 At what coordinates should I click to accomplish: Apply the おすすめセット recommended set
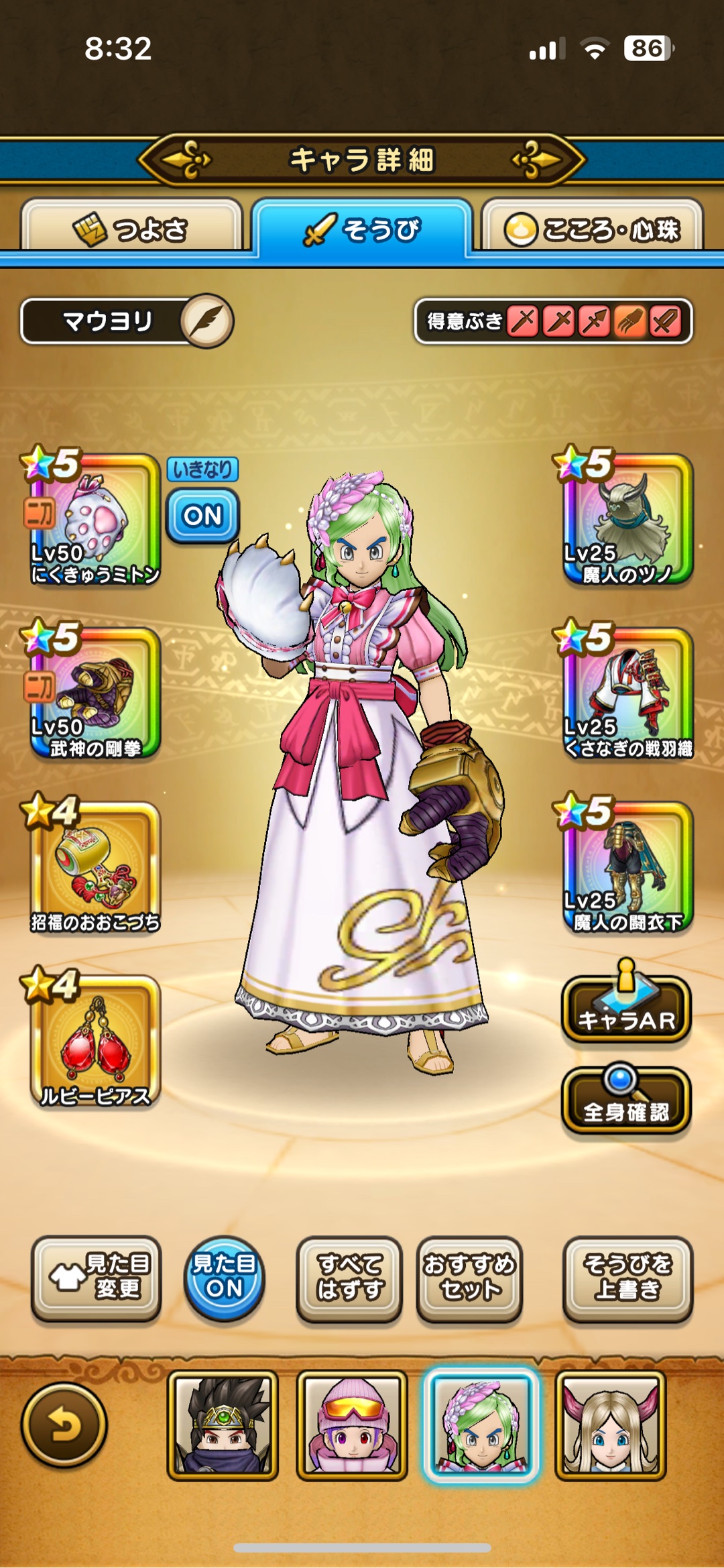[469, 1278]
